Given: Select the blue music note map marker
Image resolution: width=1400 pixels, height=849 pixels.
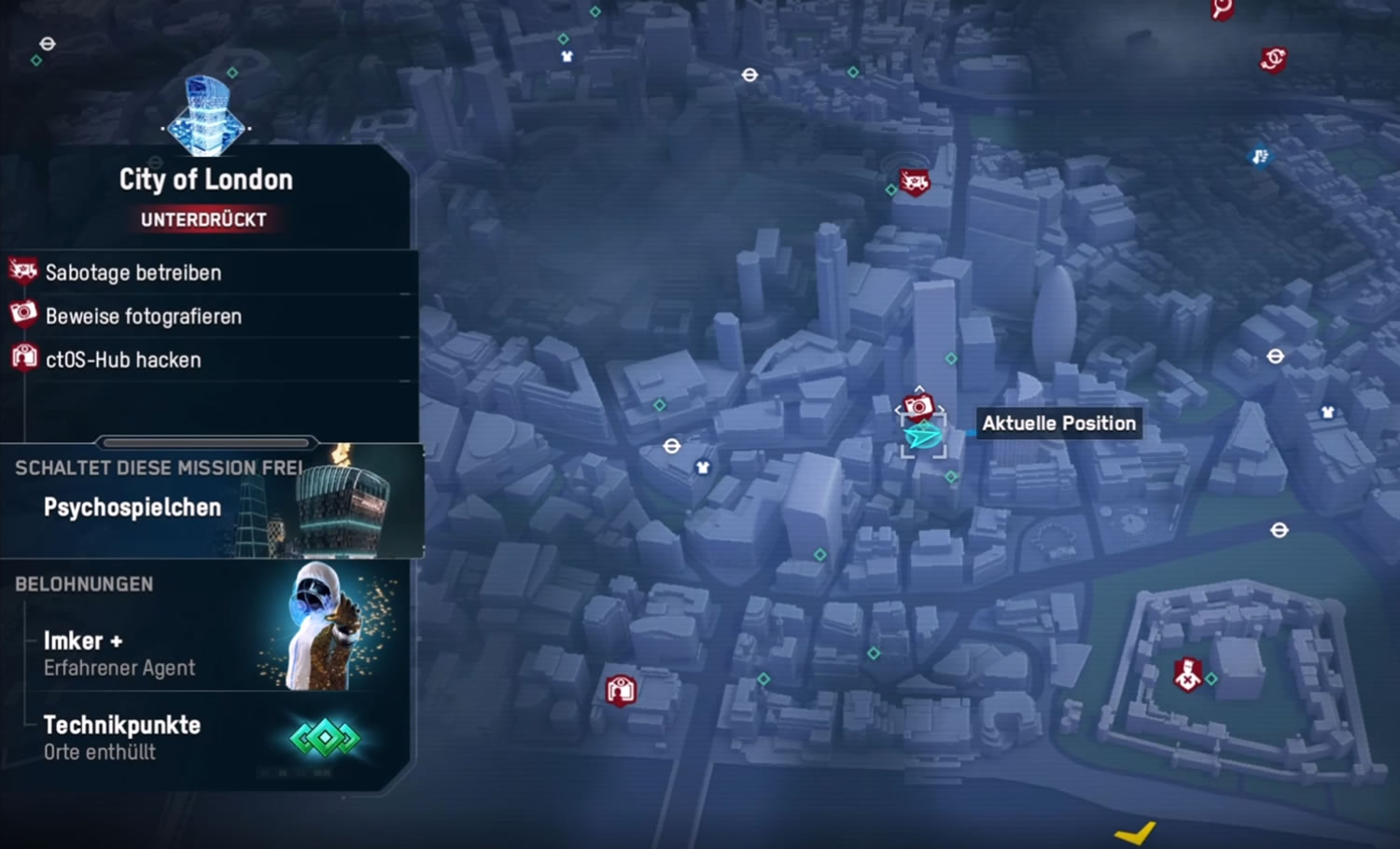Looking at the screenshot, I should click(x=1260, y=156).
